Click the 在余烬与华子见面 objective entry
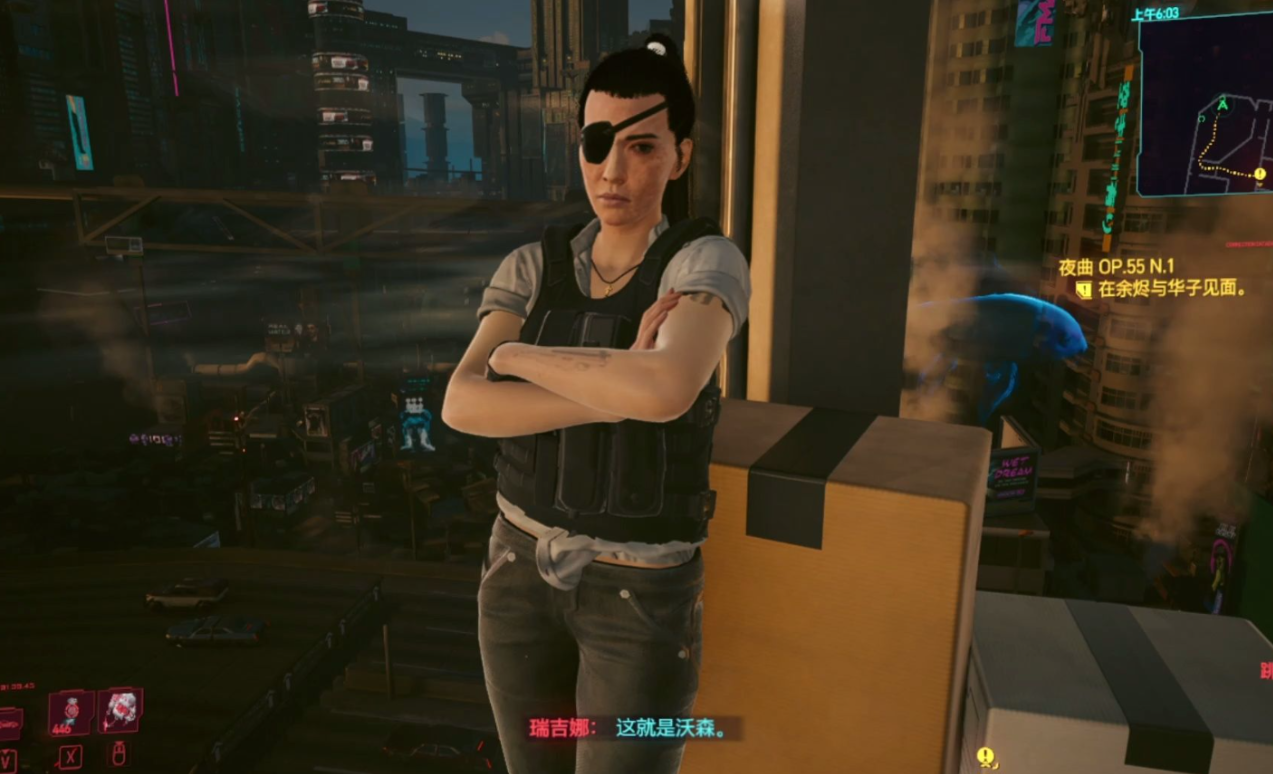Image resolution: width=1273 pixels, height=774 pixels. click(1172, 290)
